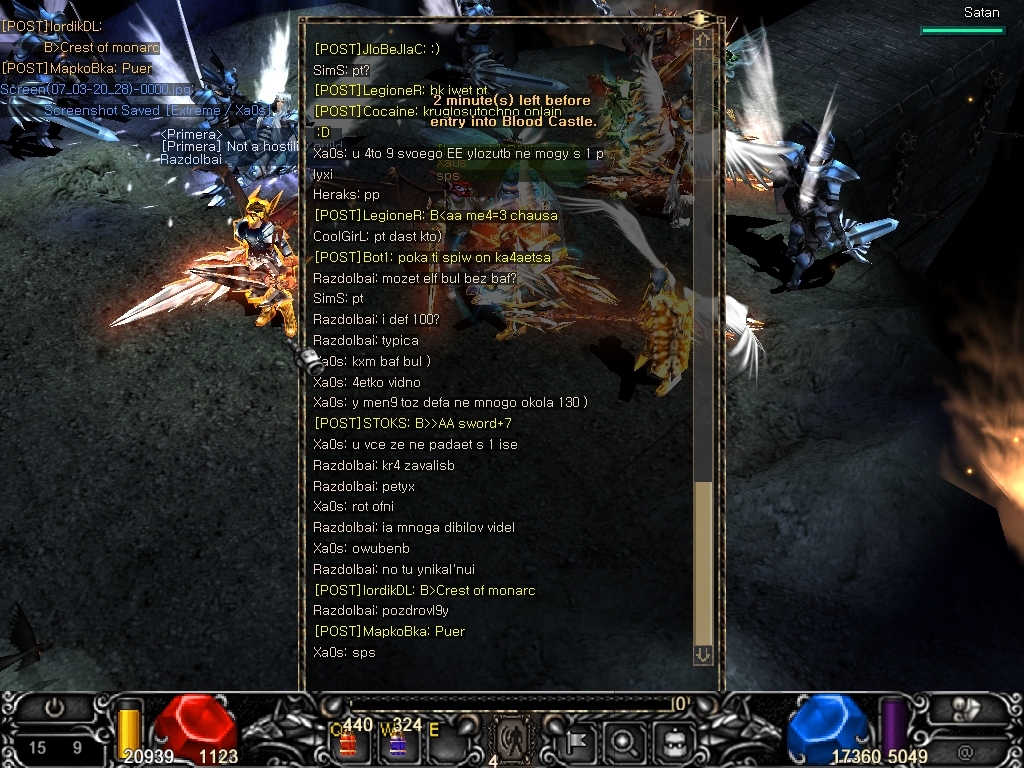Open the character icon button above @

tap(966, 708)
